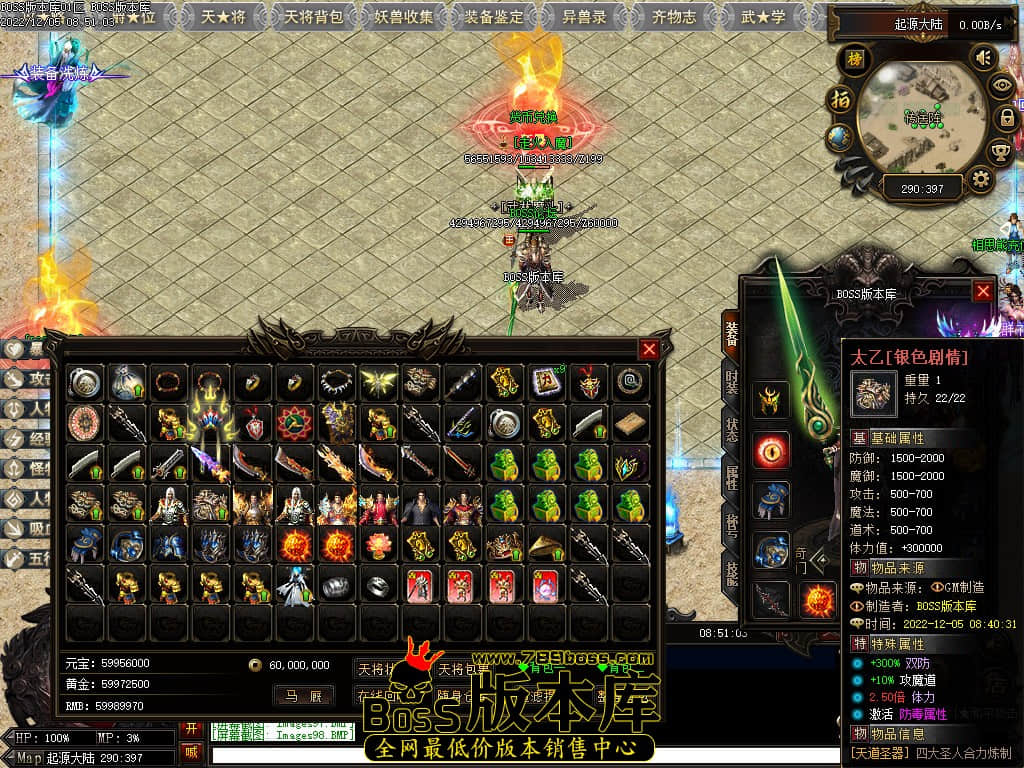This screenshot has width=1024, height=768.
Task: Close the inventory bag window
Action: pyautogui.click(x=649, y=349)
